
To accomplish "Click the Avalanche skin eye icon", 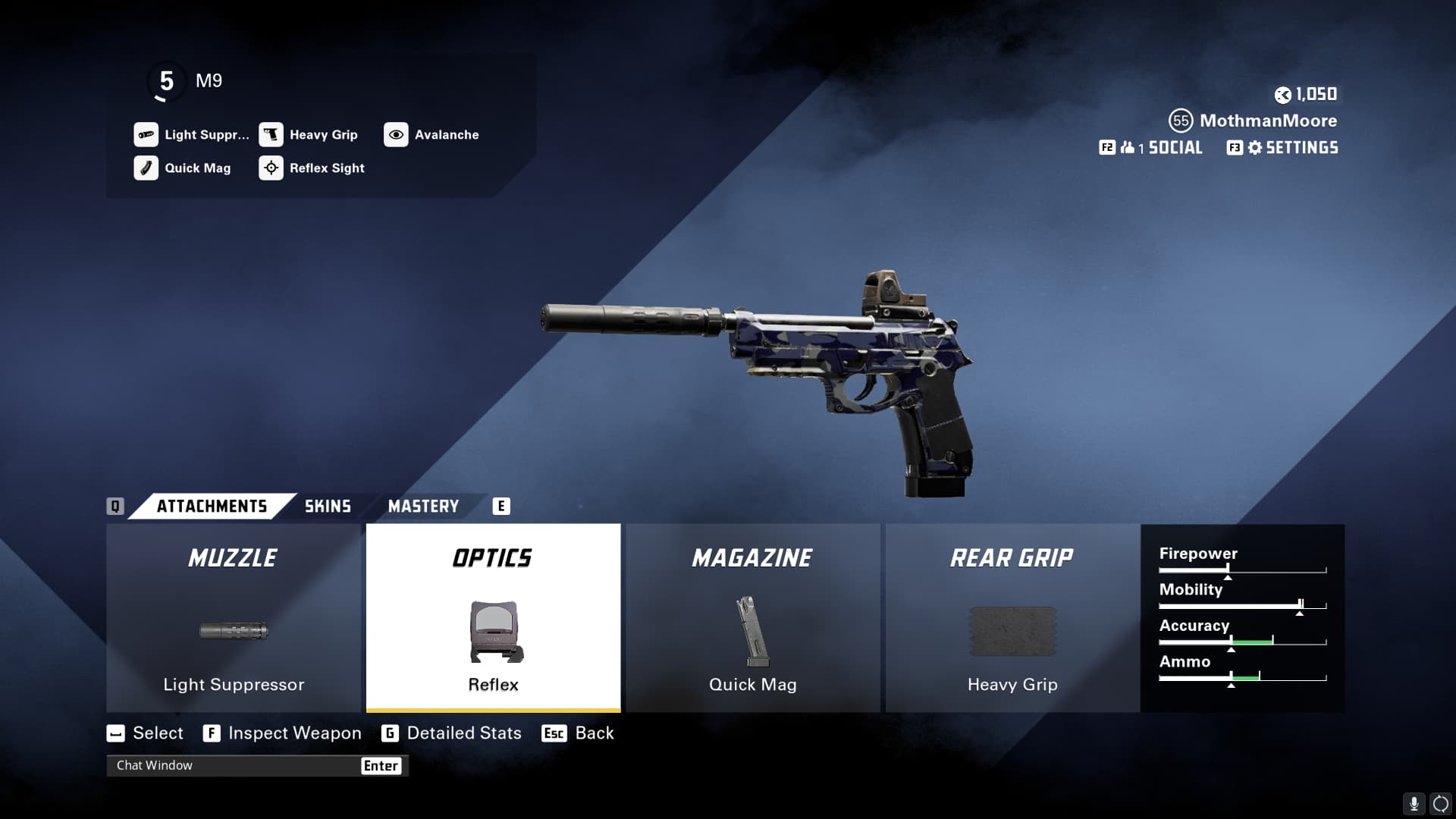I will pyautogui.click(x=396, y=135).
